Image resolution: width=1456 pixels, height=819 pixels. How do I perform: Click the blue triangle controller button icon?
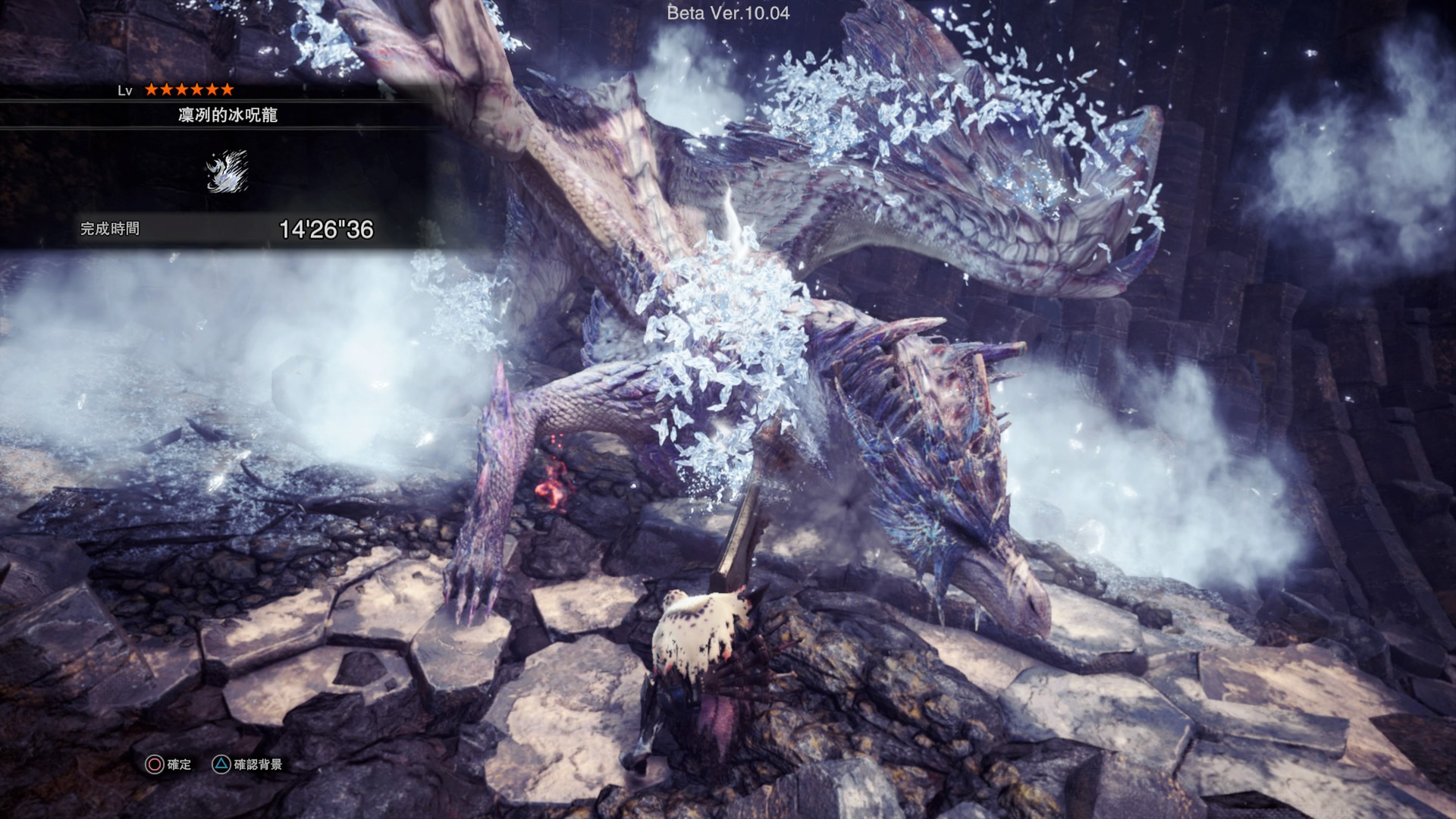click(221, 763)
